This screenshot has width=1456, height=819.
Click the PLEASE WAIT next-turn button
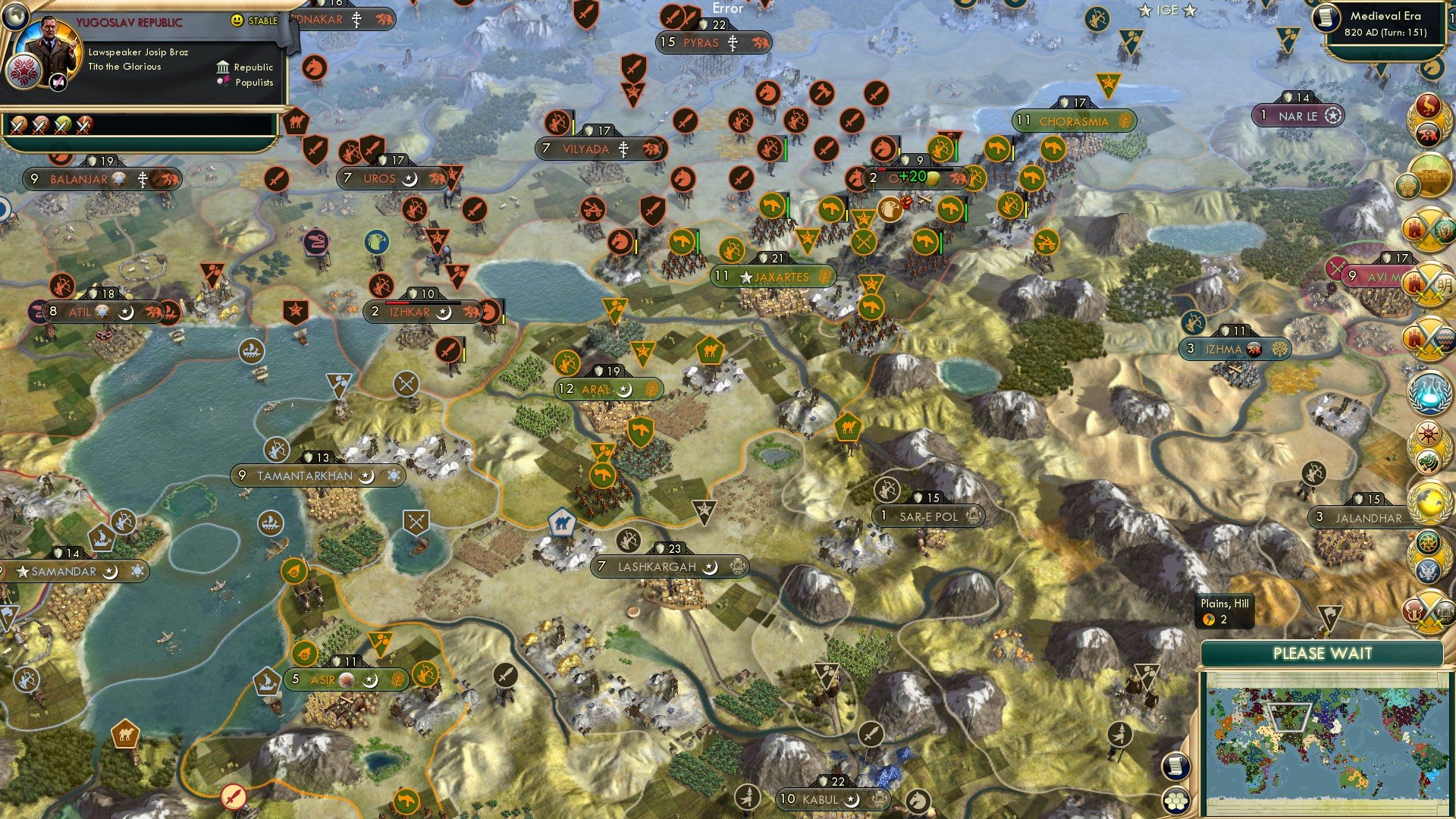pos(1324,653)
